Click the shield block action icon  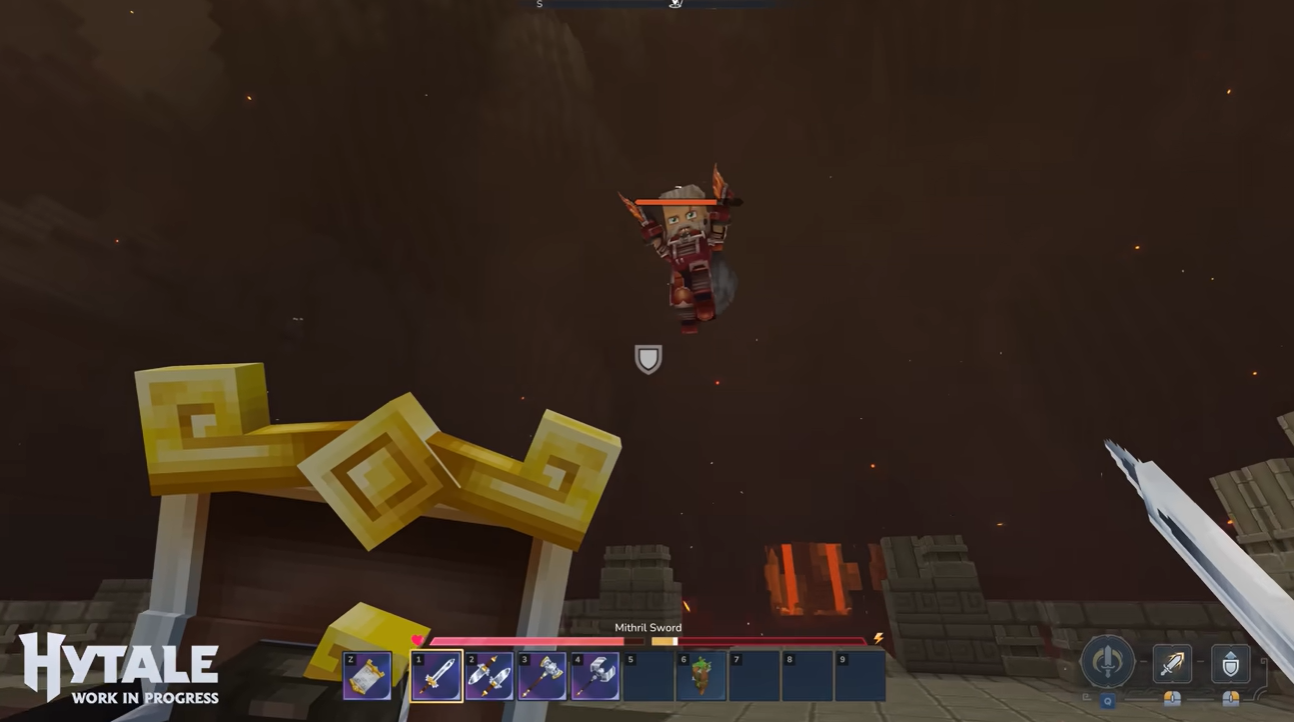[x=1231, y=663]
